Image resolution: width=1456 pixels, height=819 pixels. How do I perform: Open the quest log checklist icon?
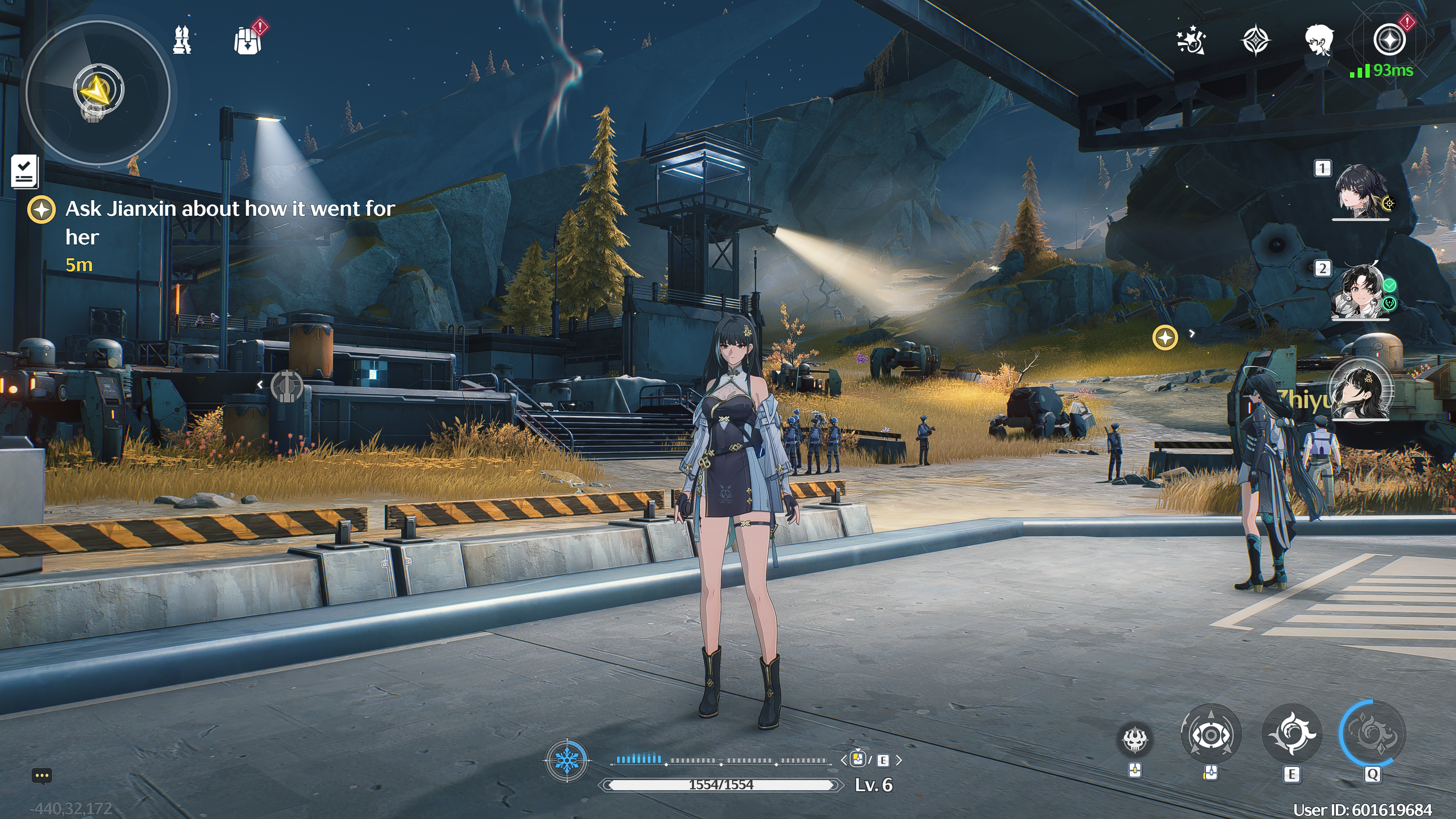(x=24, y=171)
